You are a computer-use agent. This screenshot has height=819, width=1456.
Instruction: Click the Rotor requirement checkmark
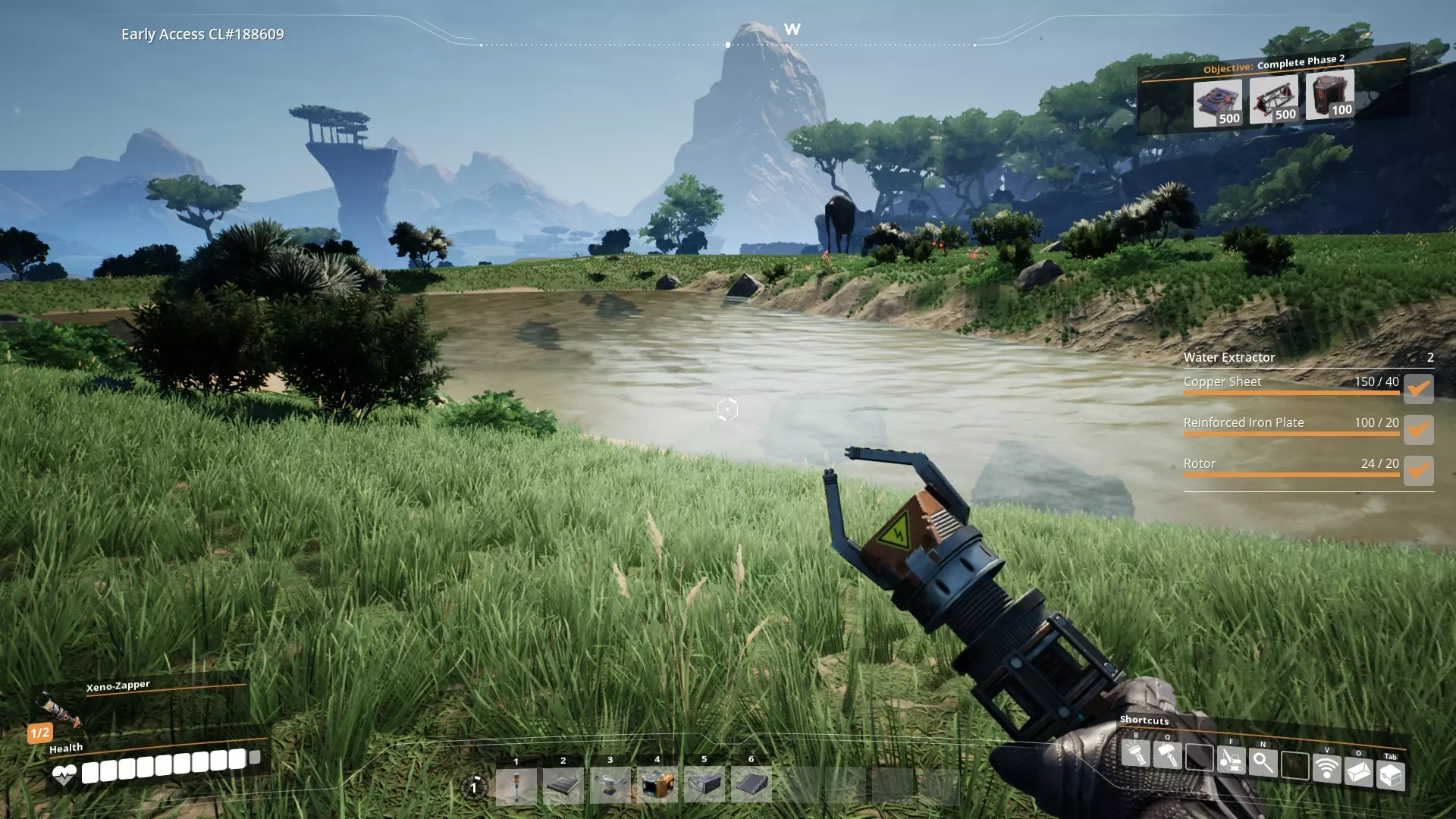click(x=1418, y=470)
